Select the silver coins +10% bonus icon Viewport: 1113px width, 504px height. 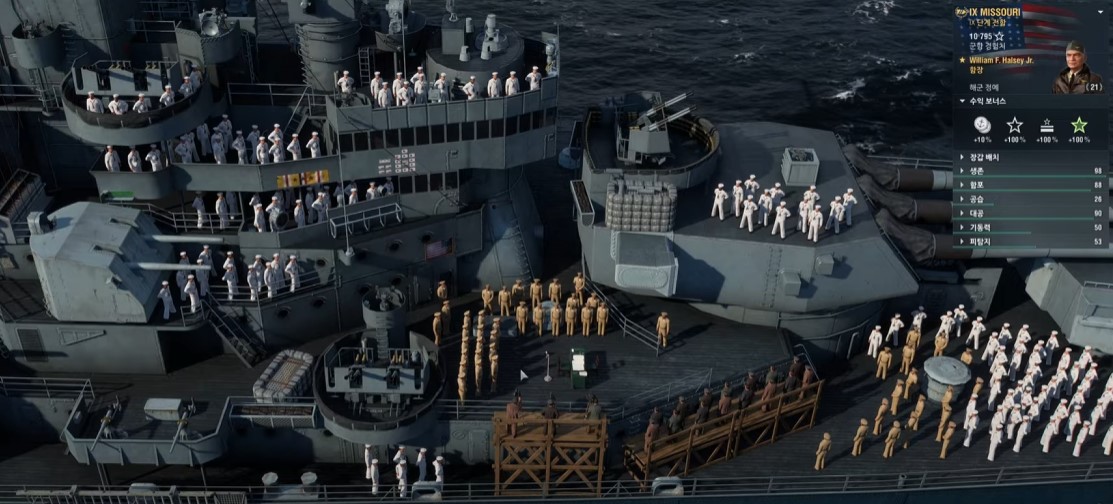click(983, 125)
